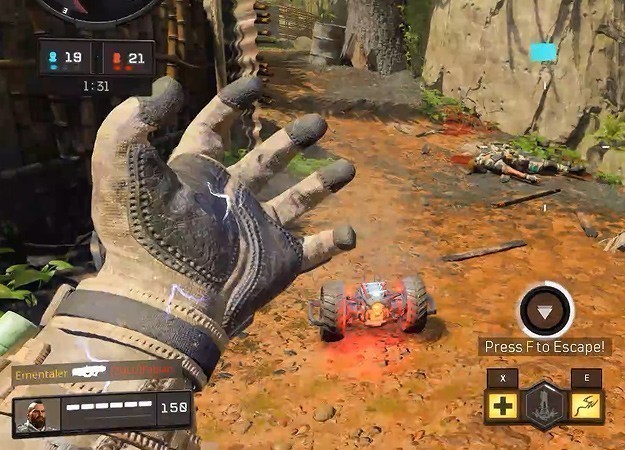Click the circular minimap
Image resolution: width=625 pixels, height=450 pixels.
[97, 9]
